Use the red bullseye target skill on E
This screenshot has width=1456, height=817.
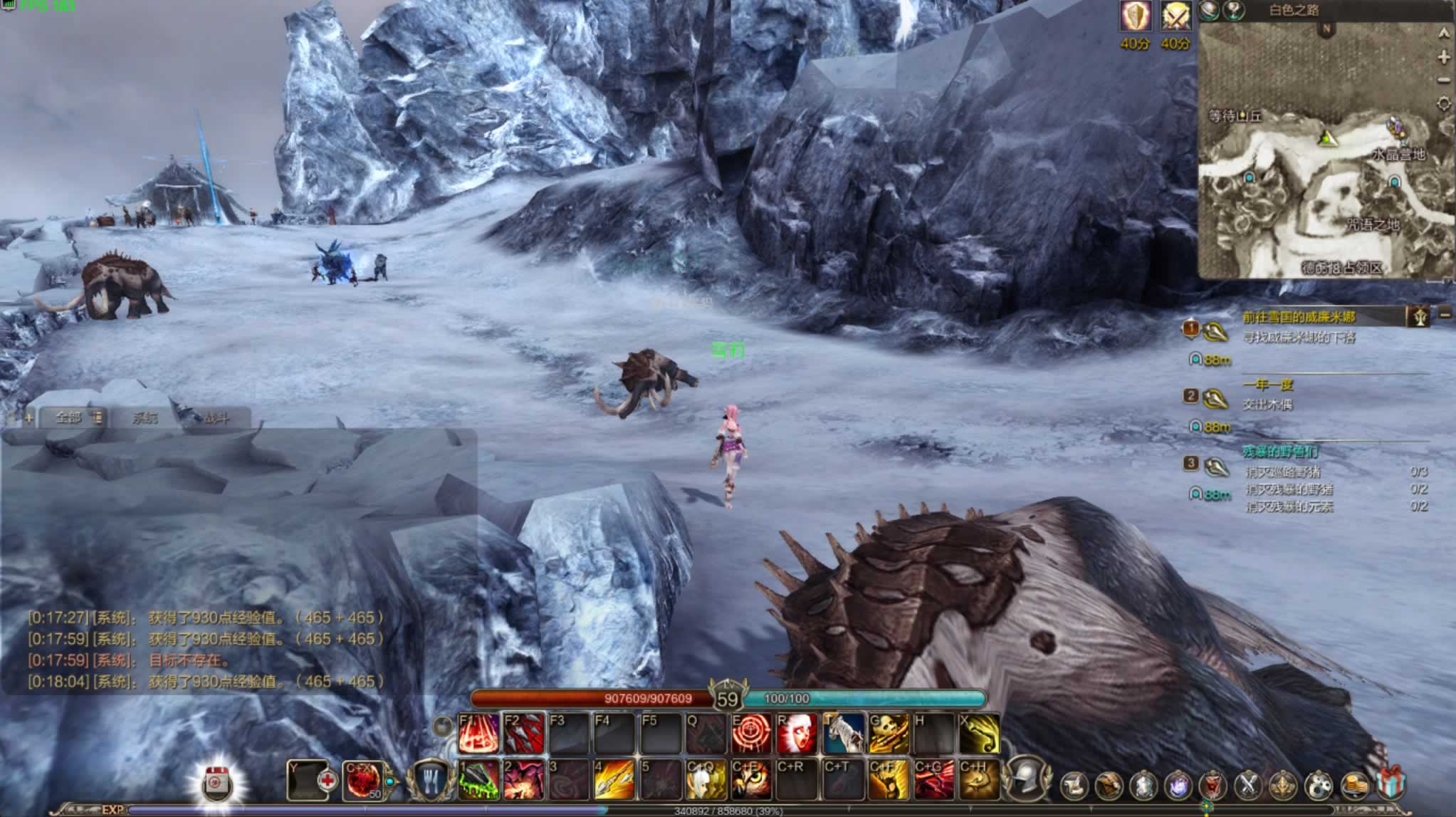(x=750, y=733)
